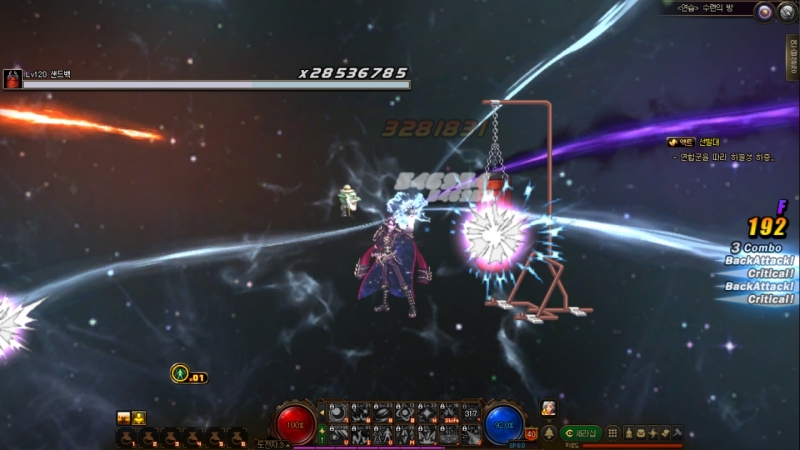Open the green 세라샵 cash shop button
This screenshot has height=450, width=800.
click(x=580, y=433)
